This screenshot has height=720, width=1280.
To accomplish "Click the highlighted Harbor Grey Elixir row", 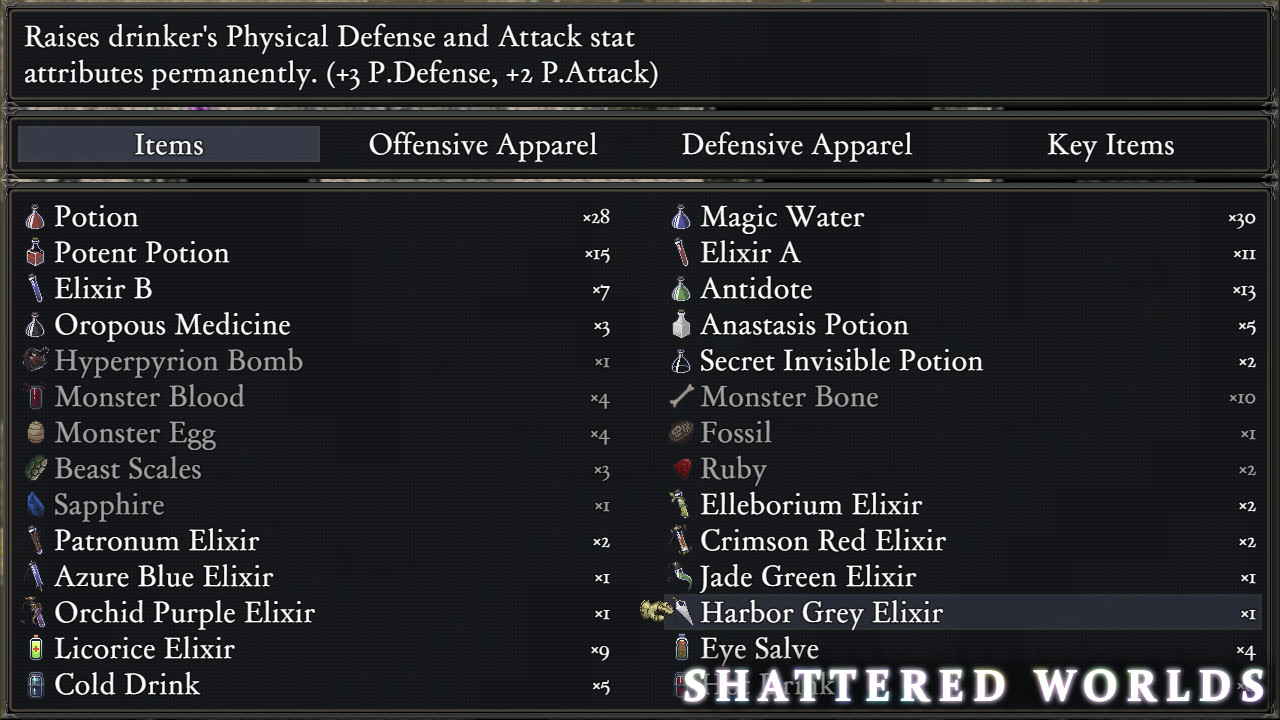I will pyautogui.click(x=821, y=613).
